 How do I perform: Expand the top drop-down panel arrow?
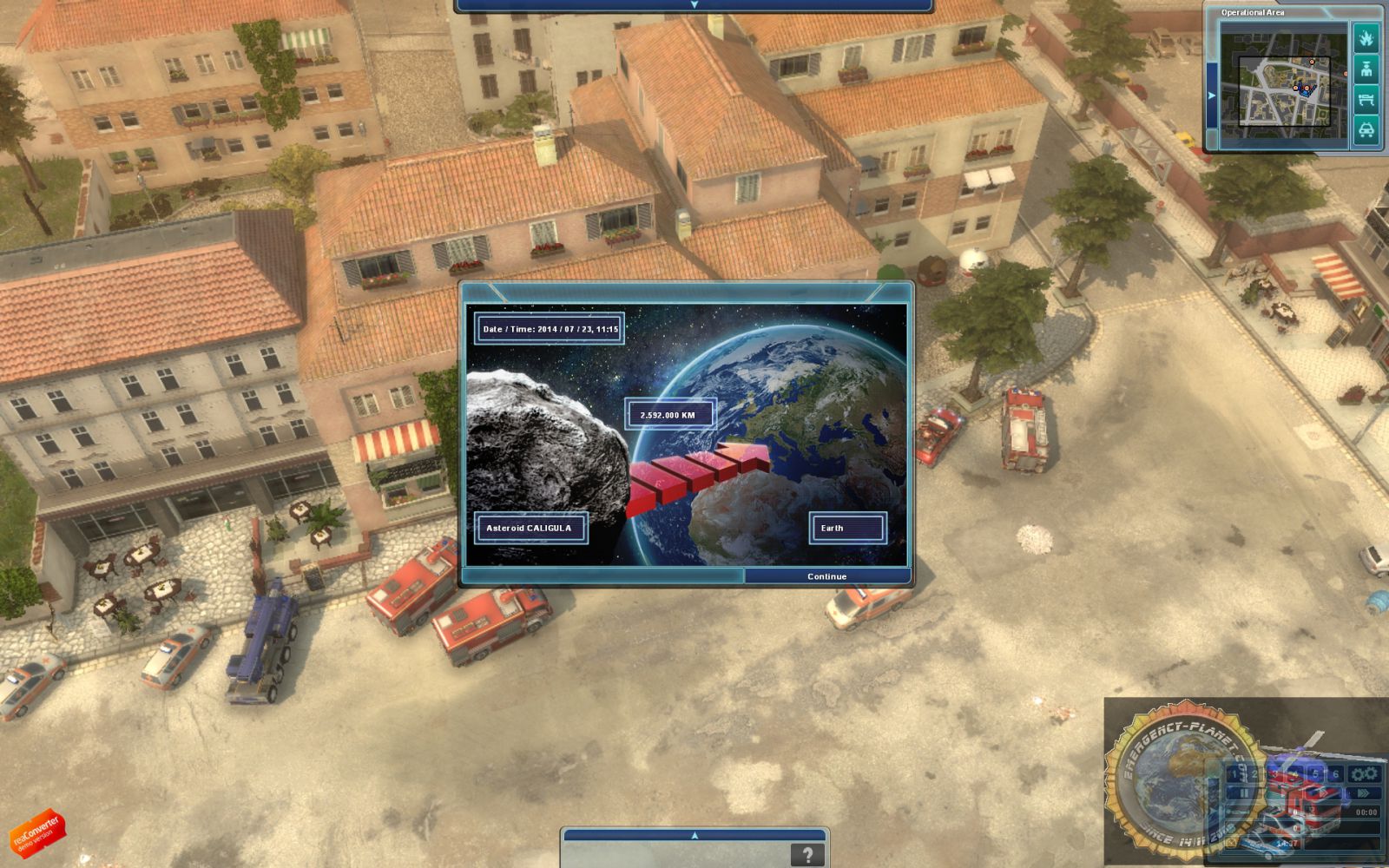(x=694, y=5)
